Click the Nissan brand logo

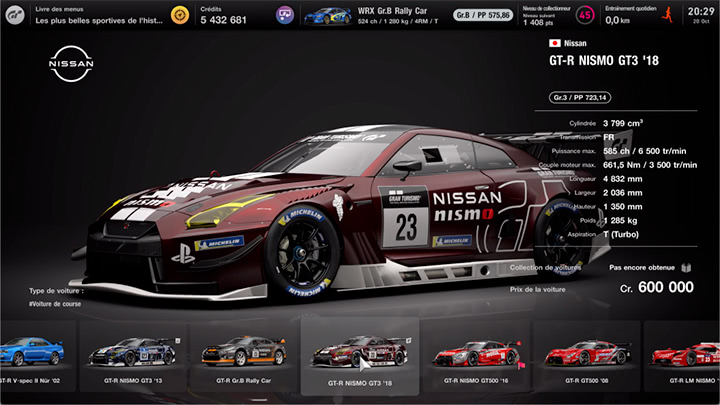71,65
